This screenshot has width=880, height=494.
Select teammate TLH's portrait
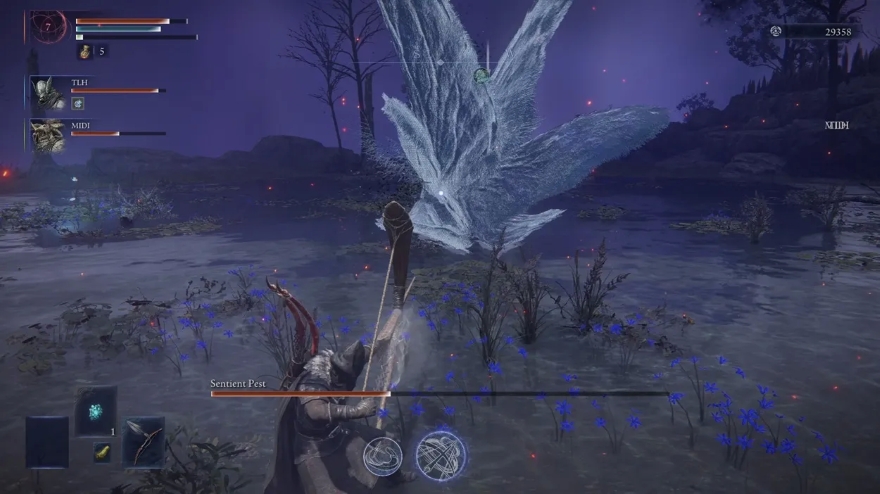click(x=47, y=93)
